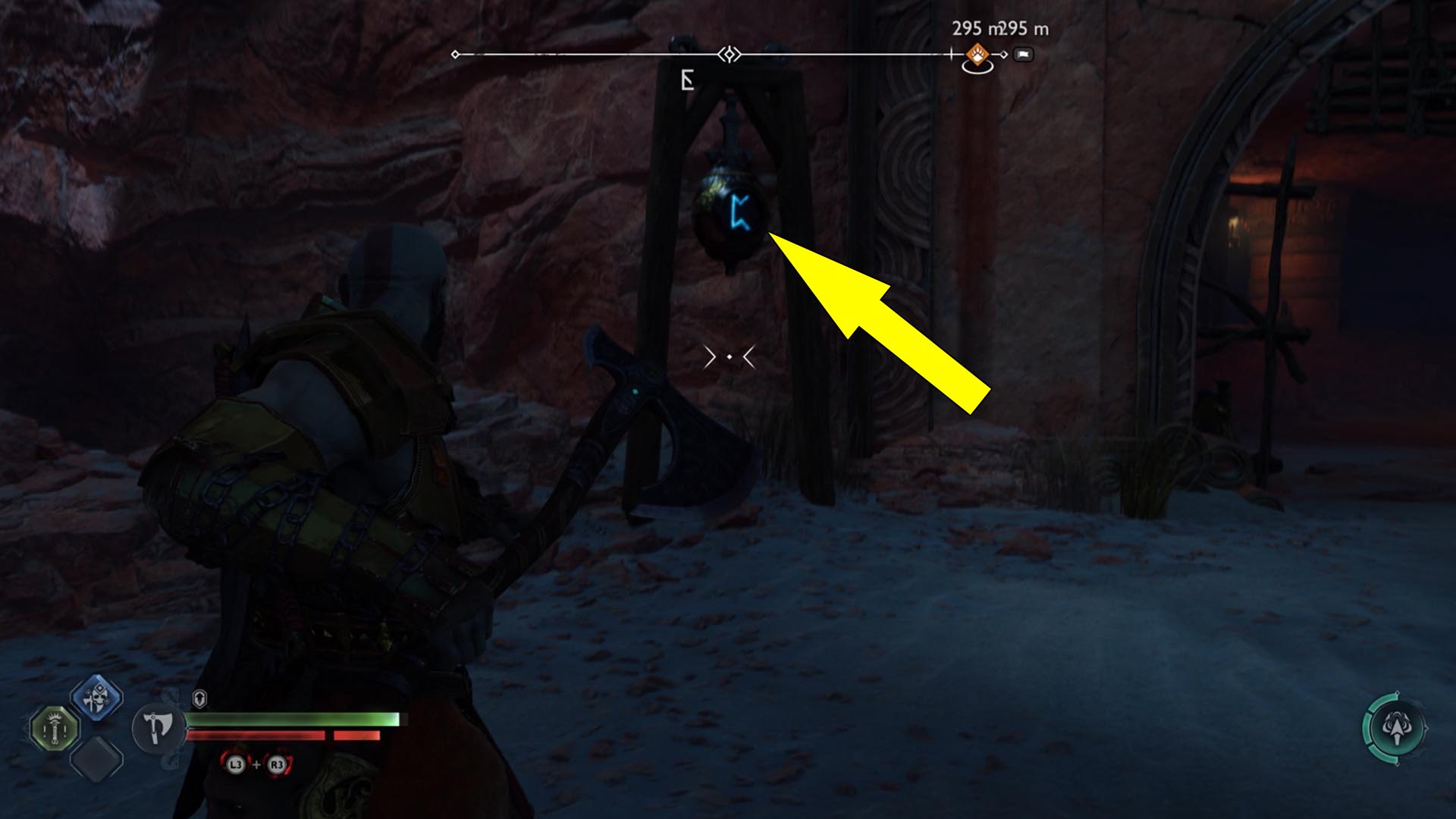The height and width of the screenshot is (819, 1456).
Task: Click the E direction letter on compass
Action: [x=686, y=79]
